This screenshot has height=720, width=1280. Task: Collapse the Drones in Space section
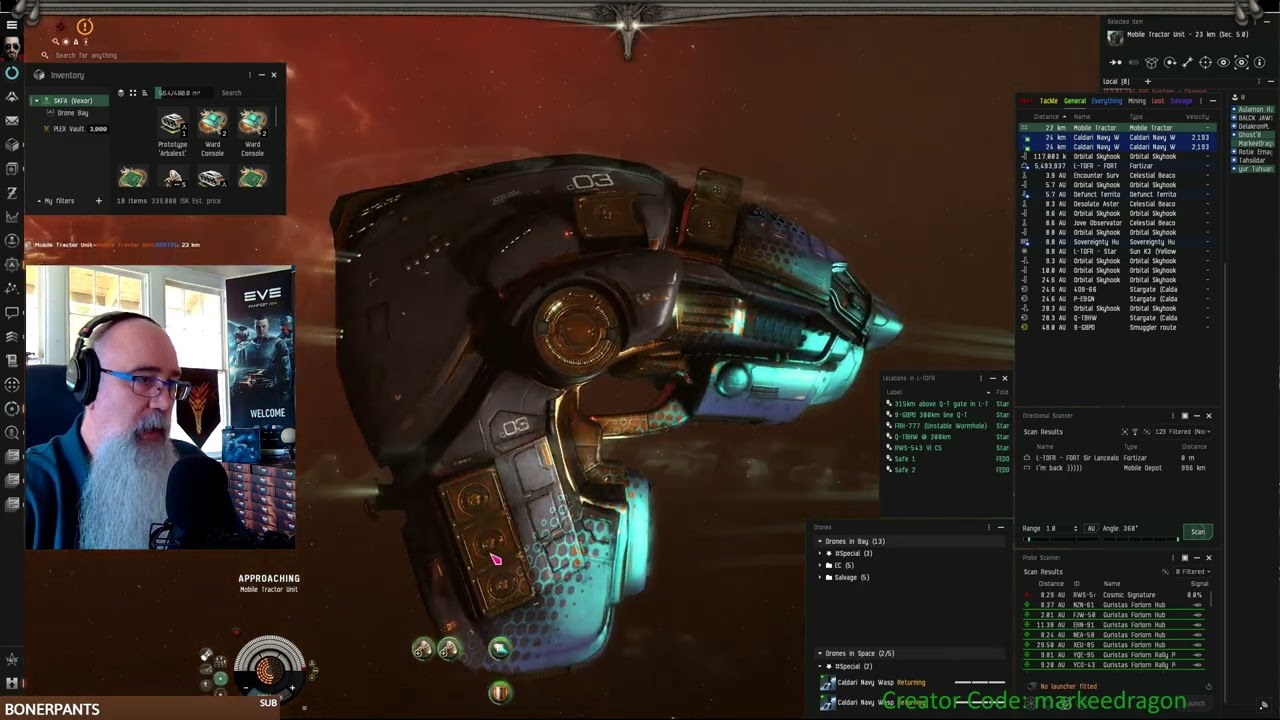click(820, 653)
